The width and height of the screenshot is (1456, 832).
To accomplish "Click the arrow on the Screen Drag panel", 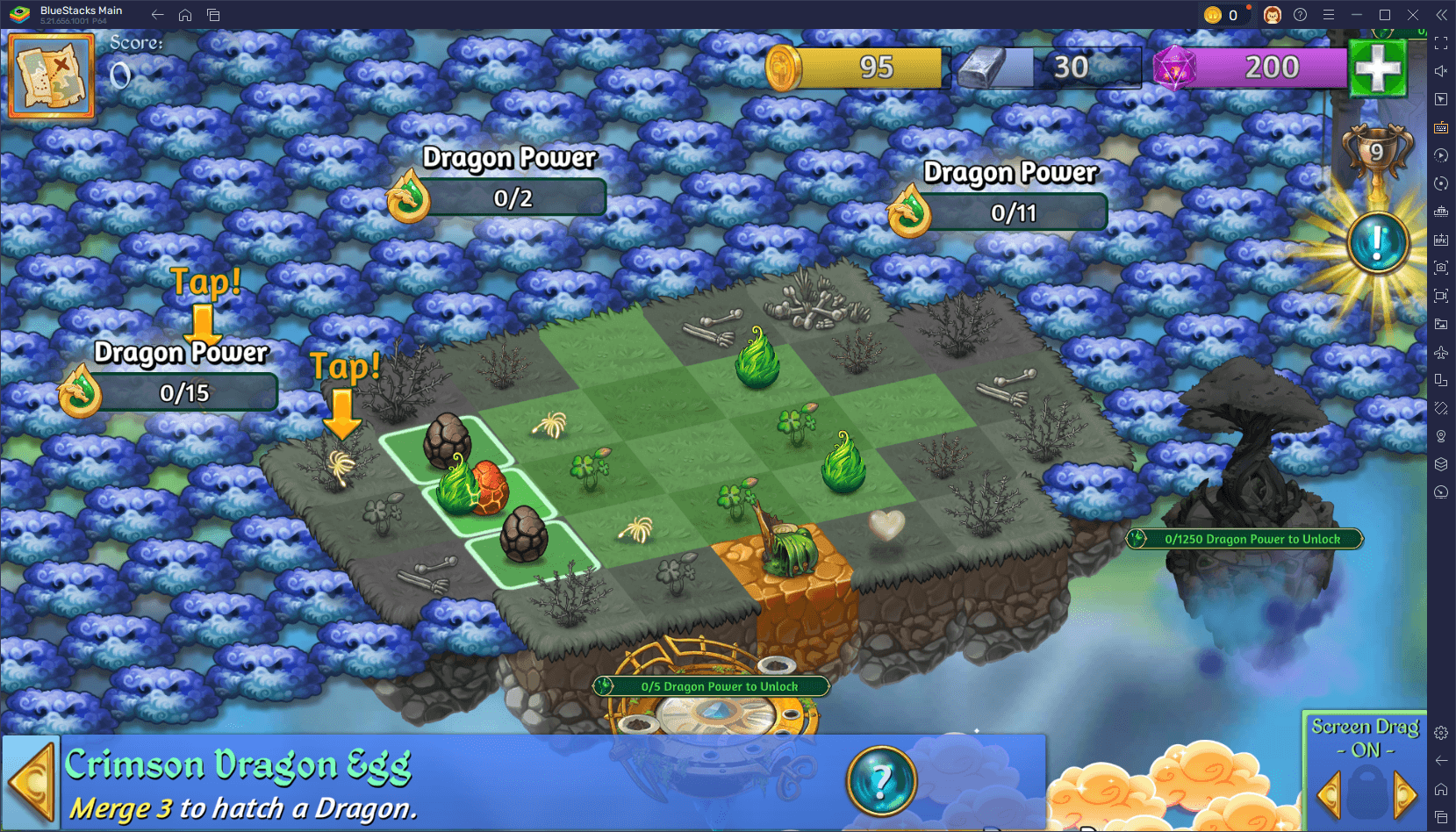I will pyautogui.click(x=1405, y=795).
